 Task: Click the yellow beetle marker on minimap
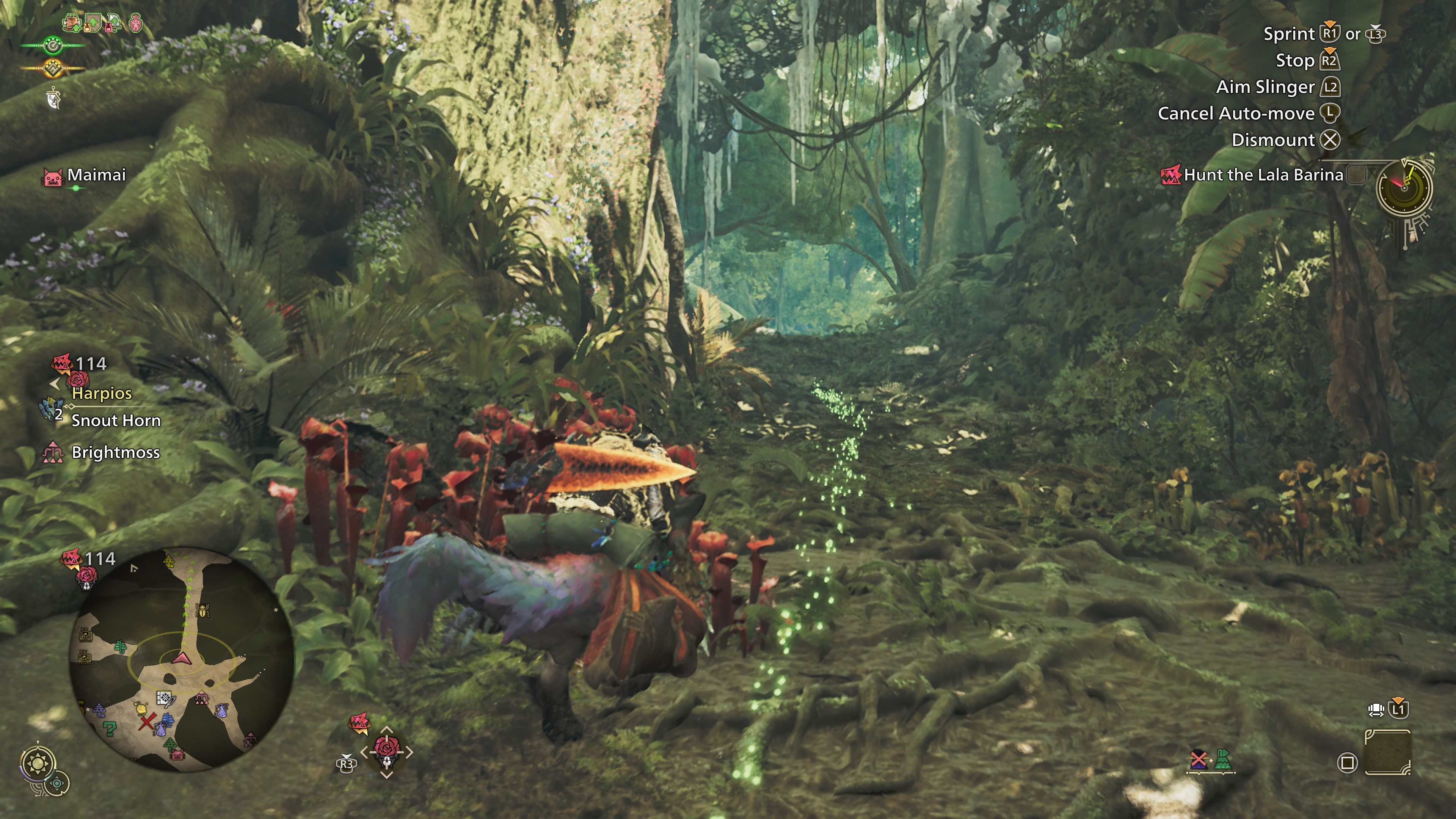point(202,610)
